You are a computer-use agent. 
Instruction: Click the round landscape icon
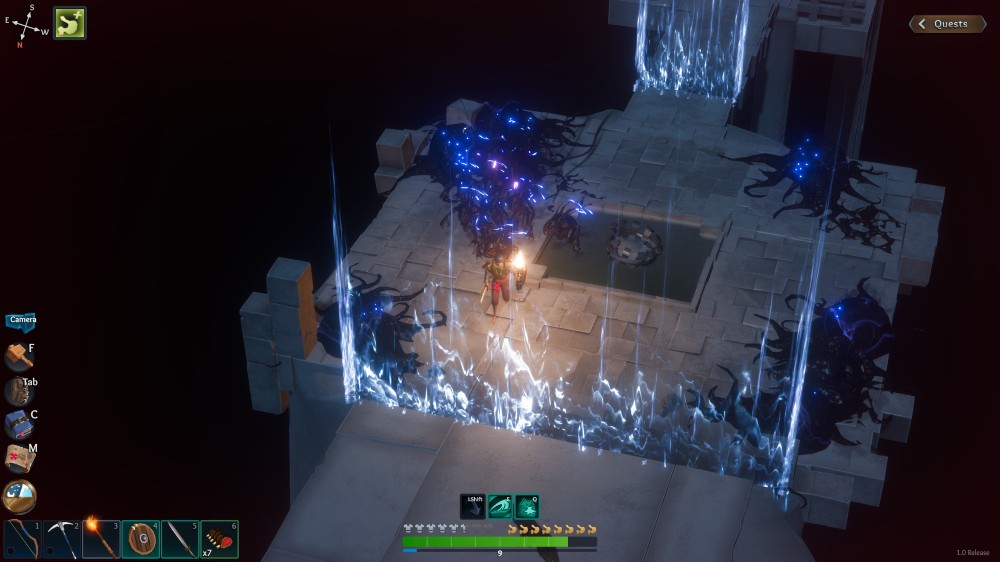click(x=19, y=496)
